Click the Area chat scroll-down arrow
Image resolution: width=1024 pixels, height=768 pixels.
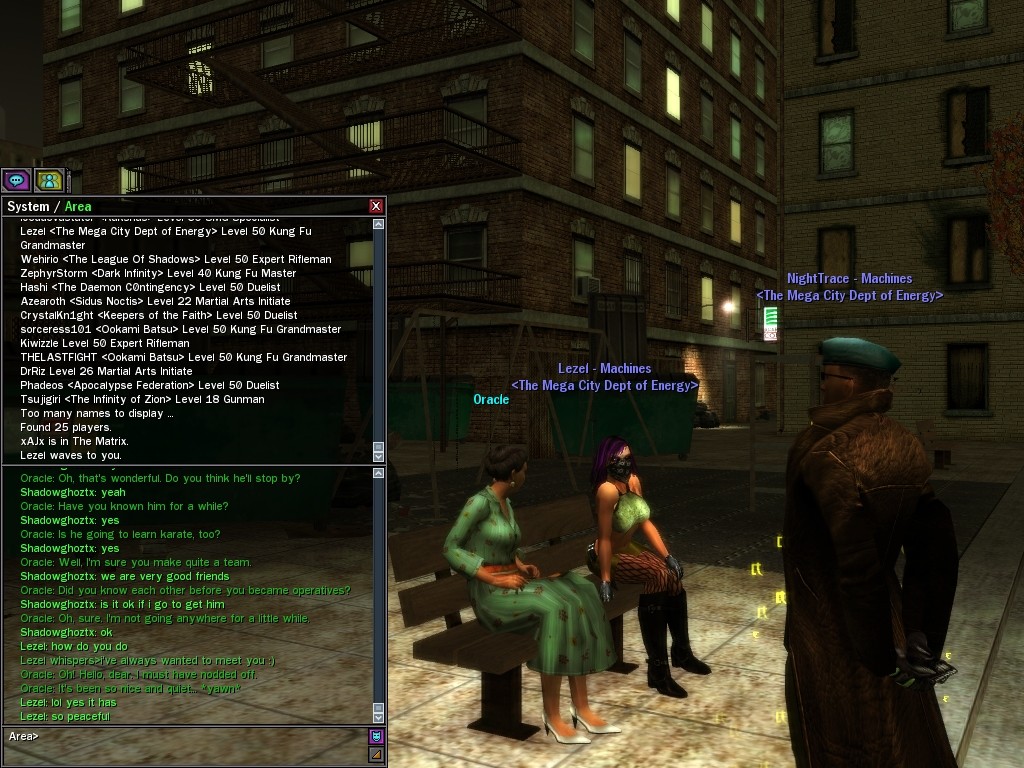click(x=379, y=717)
